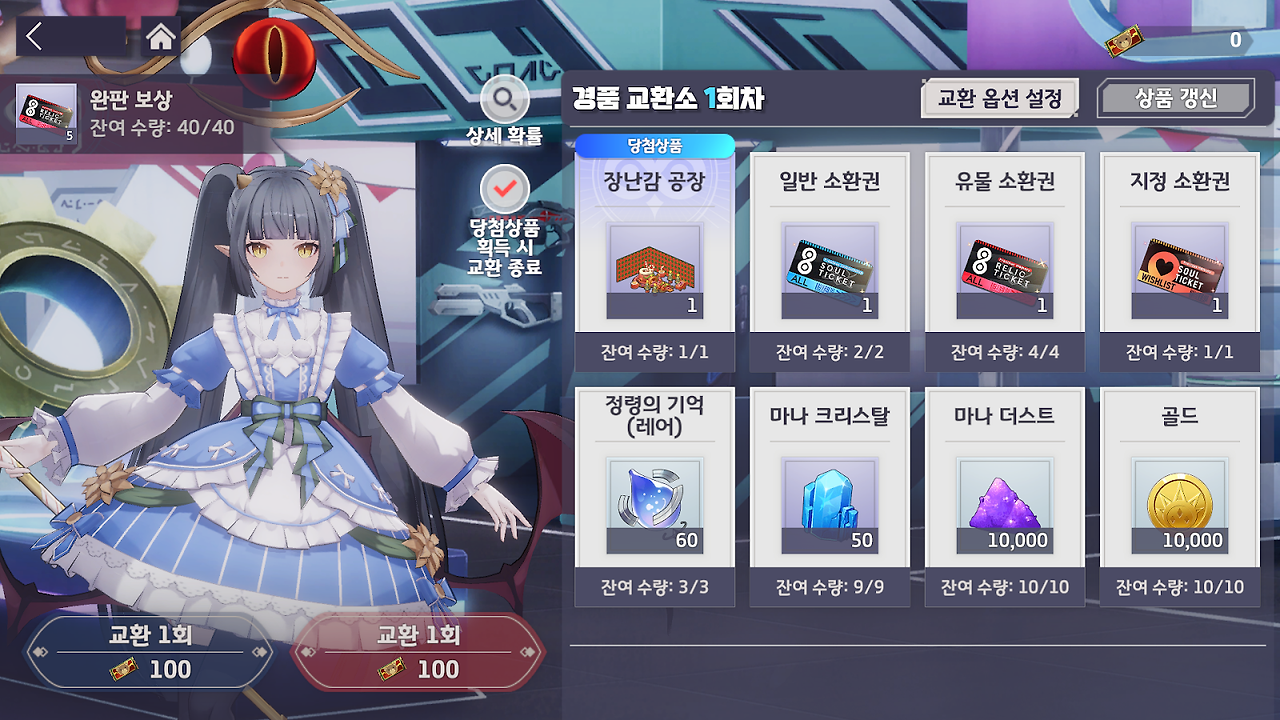Open the 유물 소환권 relic ticket card
This screenshot has width=1280, height=720.
click(1004, 262)
